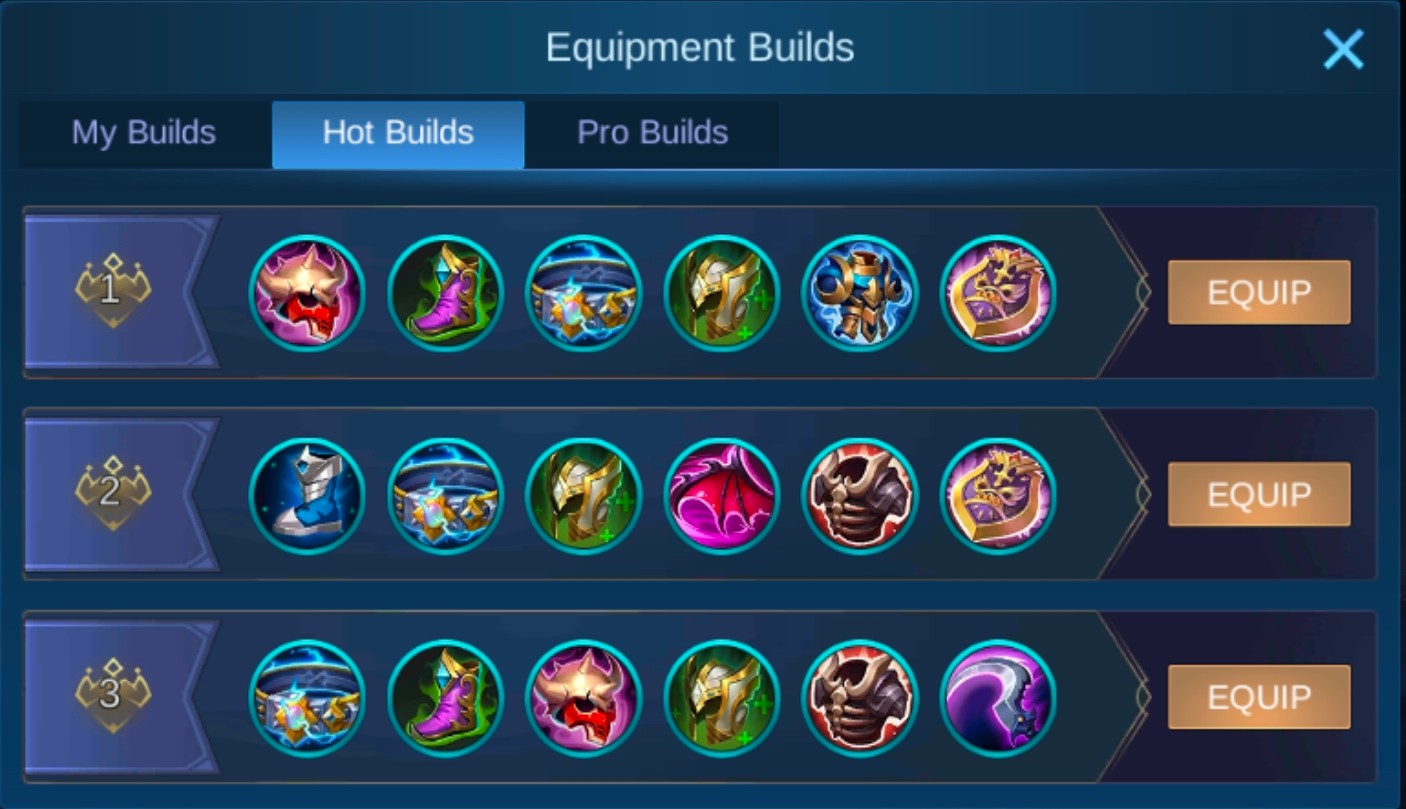
Task: Select the Cursed Helmet icon in build 1
Action: 307,292
